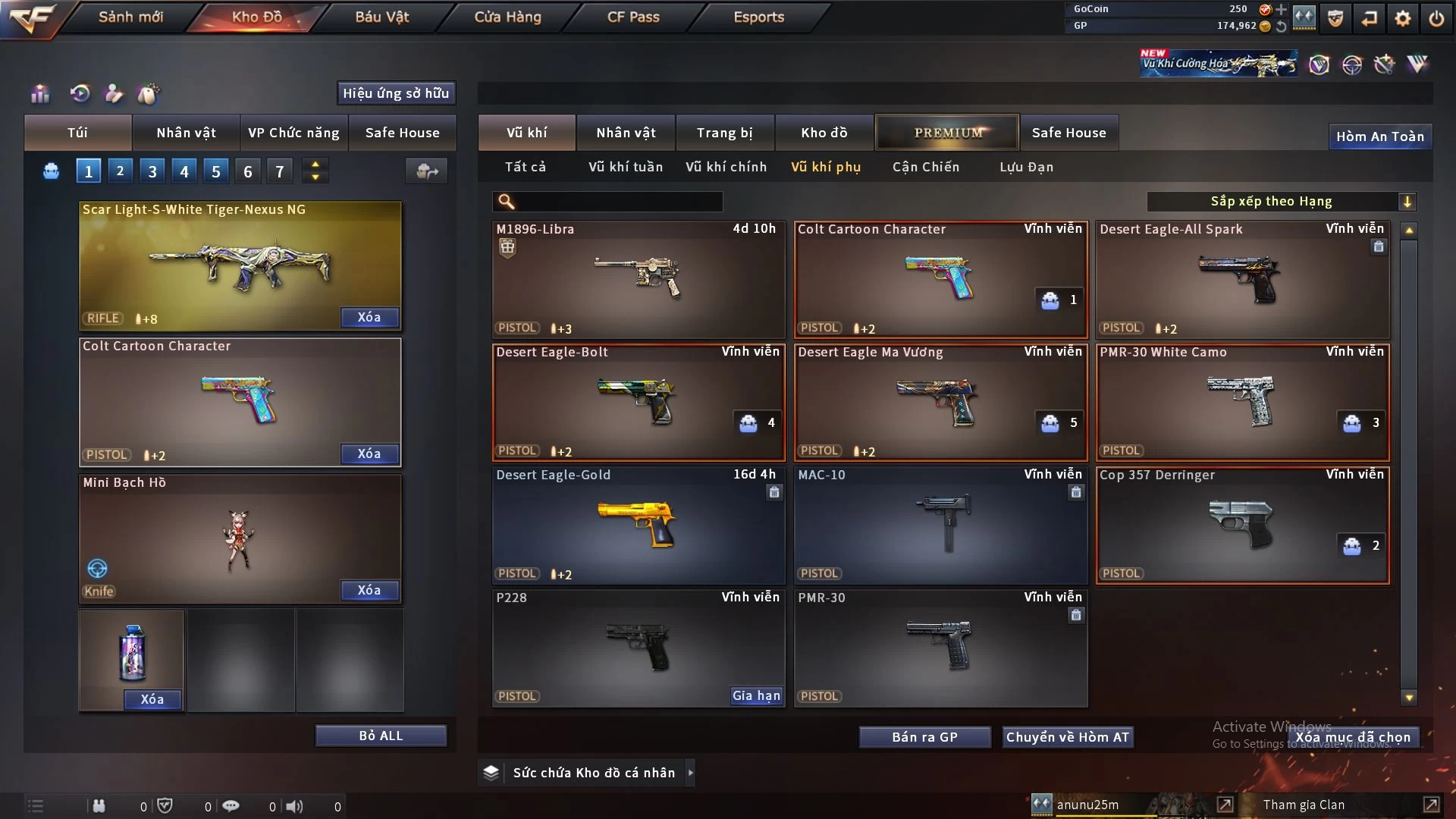The image size is (1456, 819).
Task: Open the Hòm An Toàn safe box
Action: tap(1379, 136)
